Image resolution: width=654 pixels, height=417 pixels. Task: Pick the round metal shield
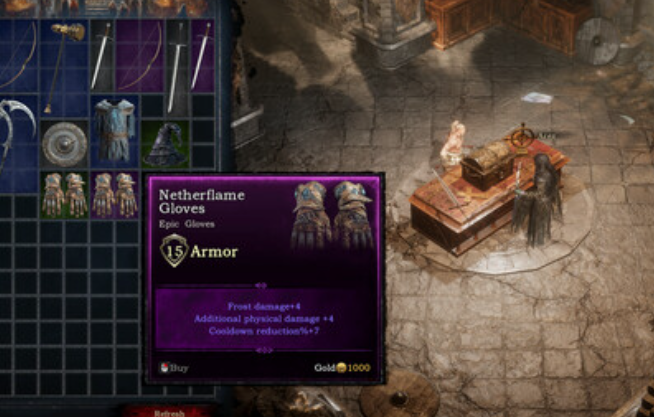[x=65, y=144]
